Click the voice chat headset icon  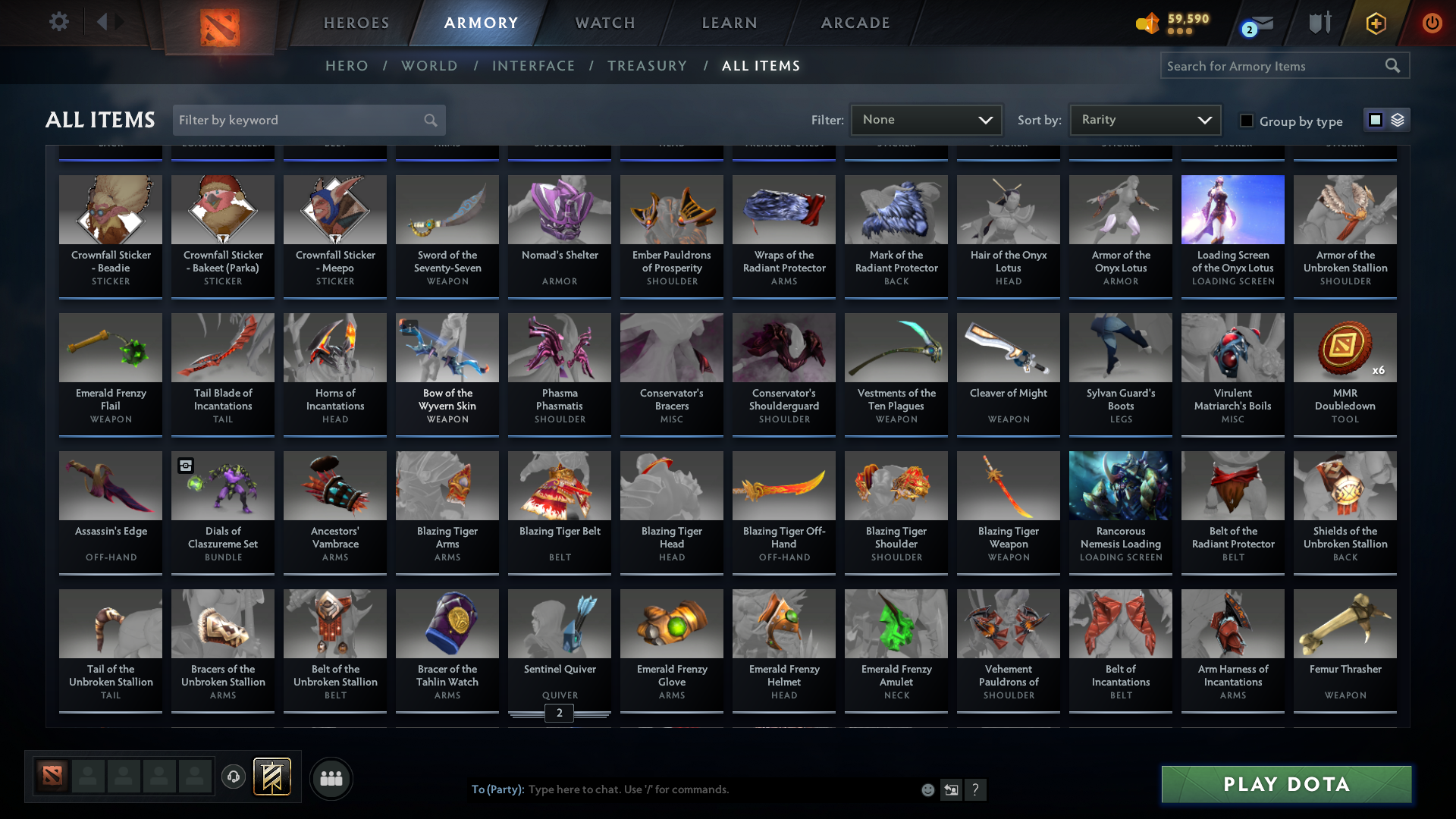coord(233,777)
